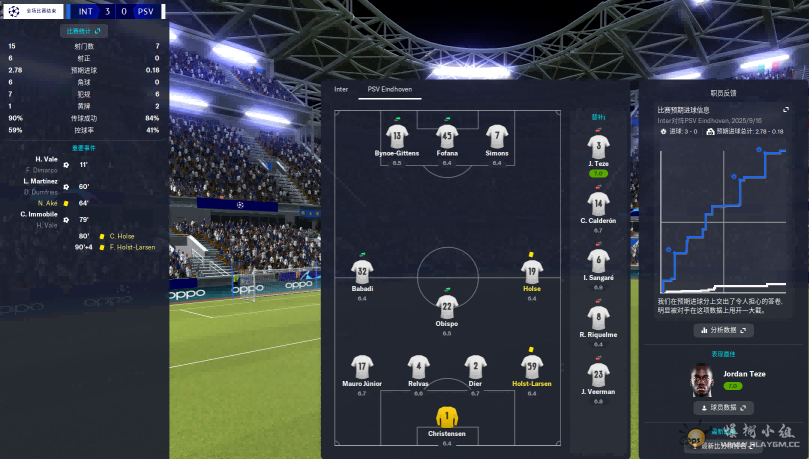Select the PSV Eindhoven lineup tab
This screenshot has width=809, height=459.
pyautogui.click(x=390, y=89)
